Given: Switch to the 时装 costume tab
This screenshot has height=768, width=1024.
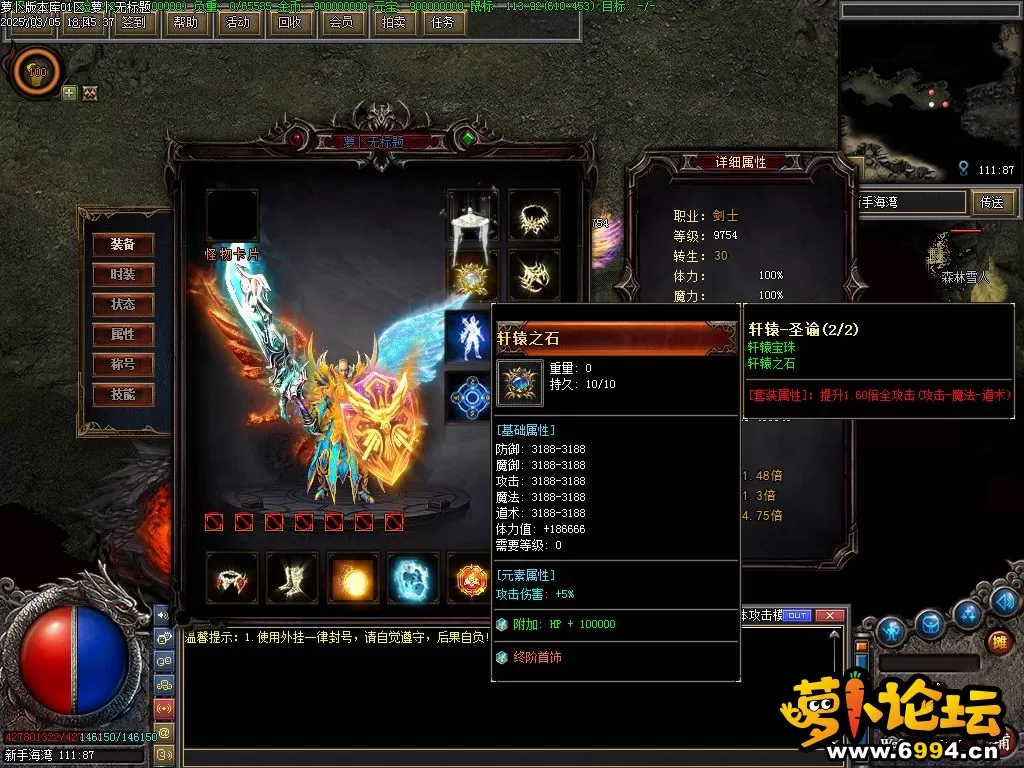Looking at the screenshot, I should [x=123, y=274].
